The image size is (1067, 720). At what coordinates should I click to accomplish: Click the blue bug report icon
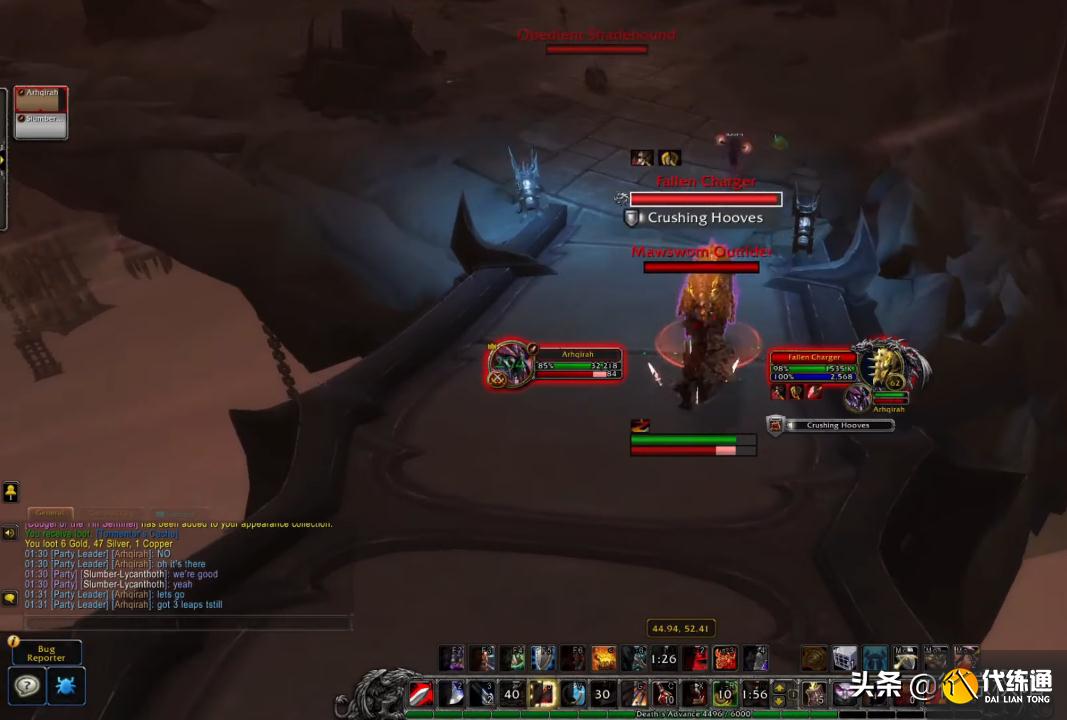[66, 686]
